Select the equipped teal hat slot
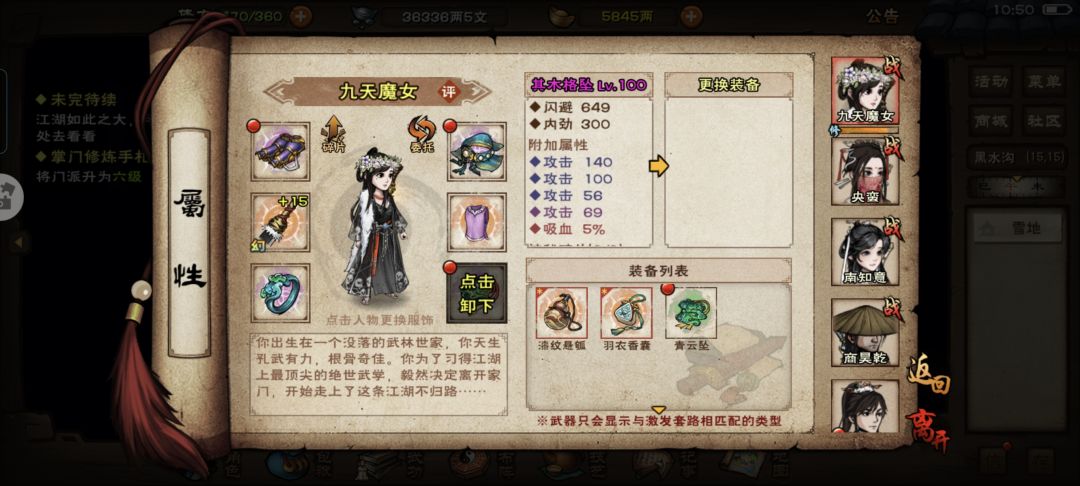This screenshot has height=486, width=1080. click(x=476, y=151)
